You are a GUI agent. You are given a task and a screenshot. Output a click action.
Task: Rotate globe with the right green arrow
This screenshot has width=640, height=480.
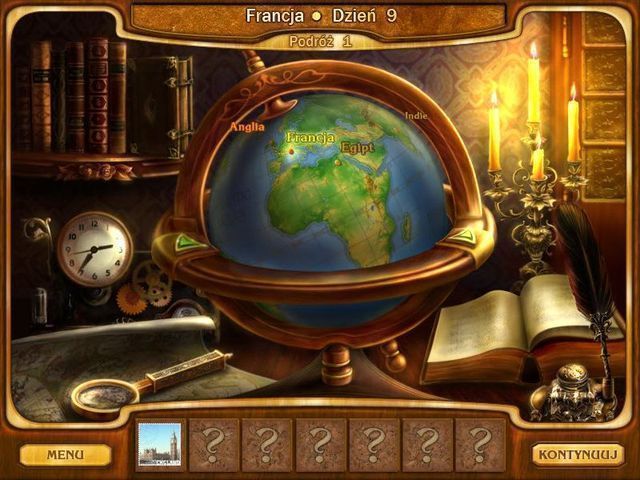tap(461, 237)
